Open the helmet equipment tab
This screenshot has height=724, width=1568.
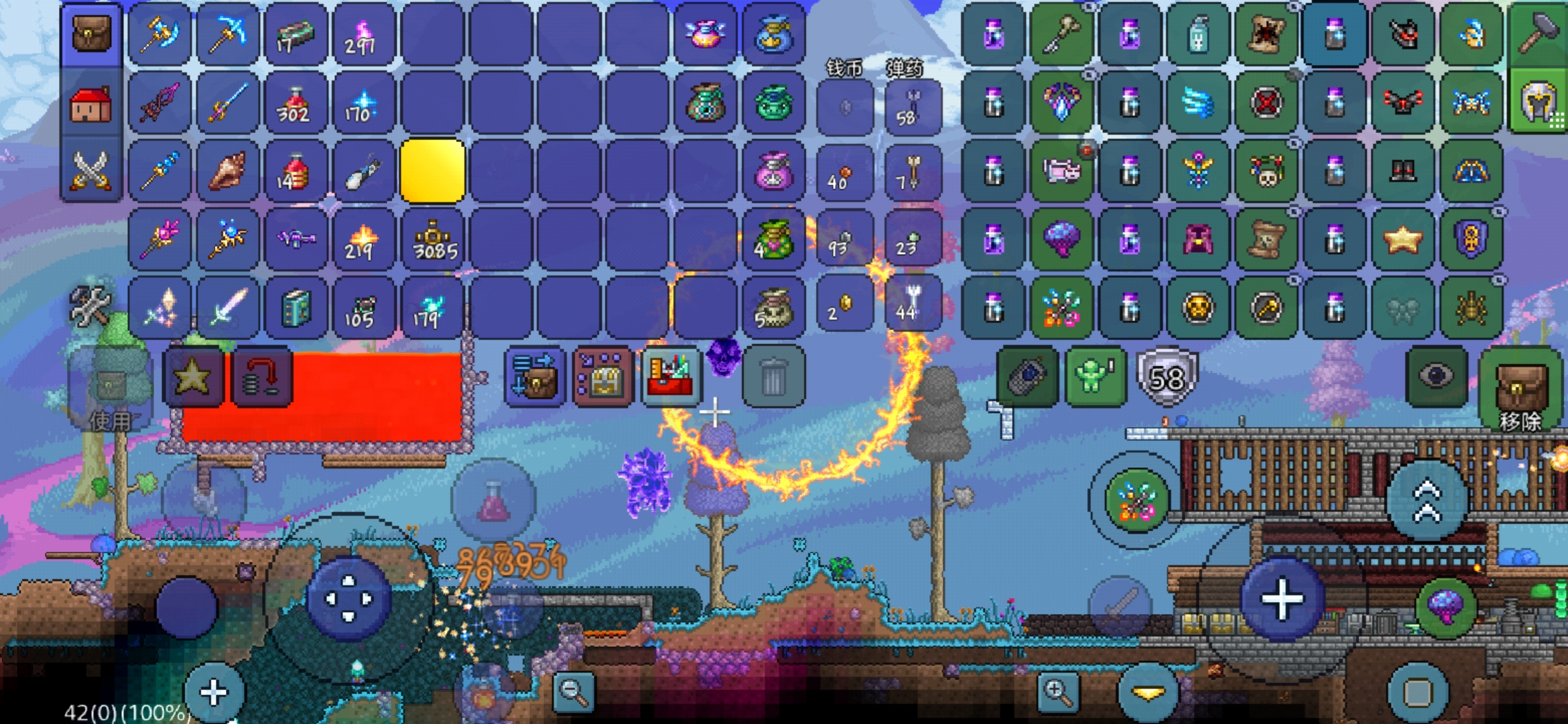[1539, 102]
